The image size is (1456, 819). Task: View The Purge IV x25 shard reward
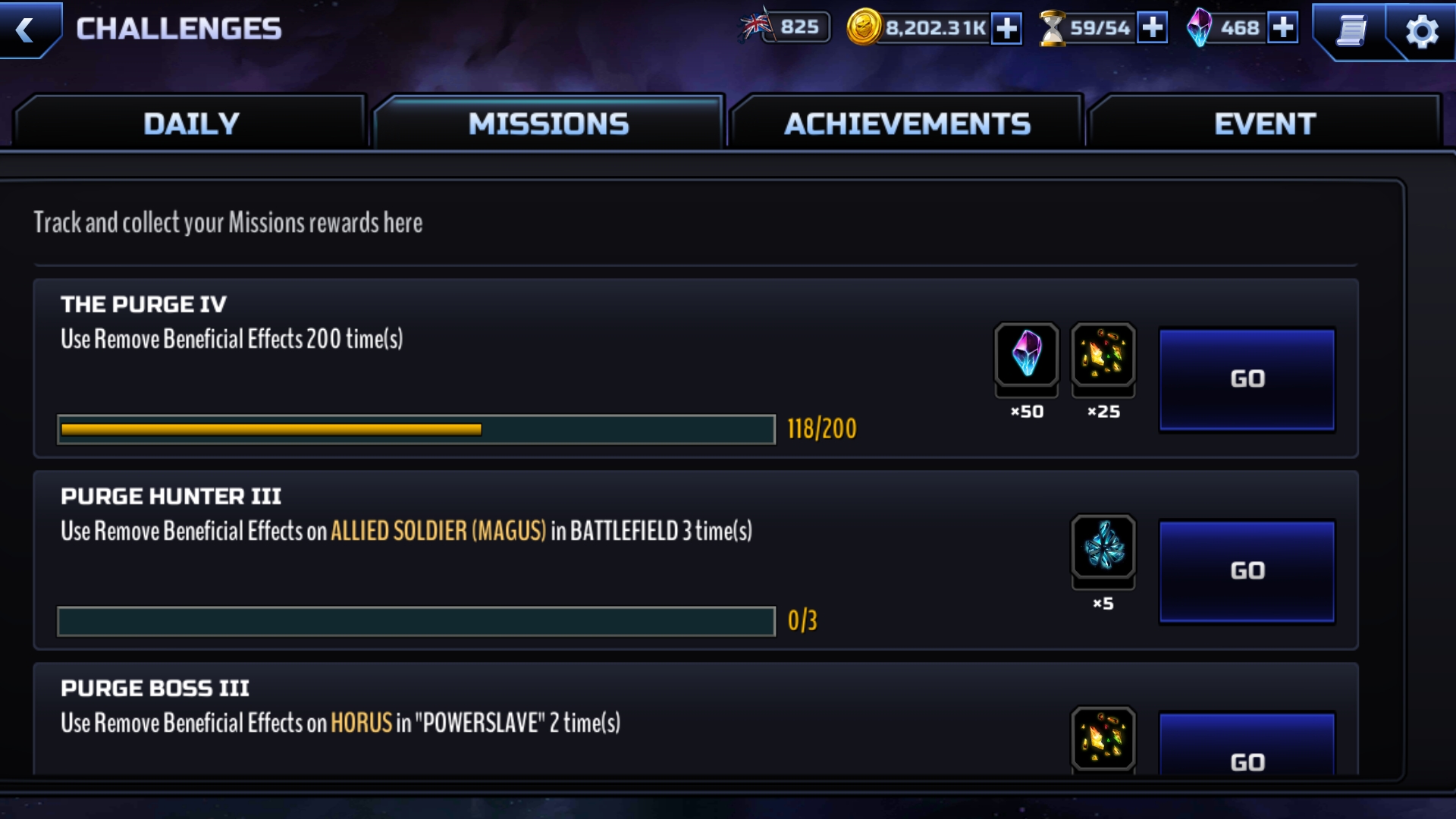1103,354
